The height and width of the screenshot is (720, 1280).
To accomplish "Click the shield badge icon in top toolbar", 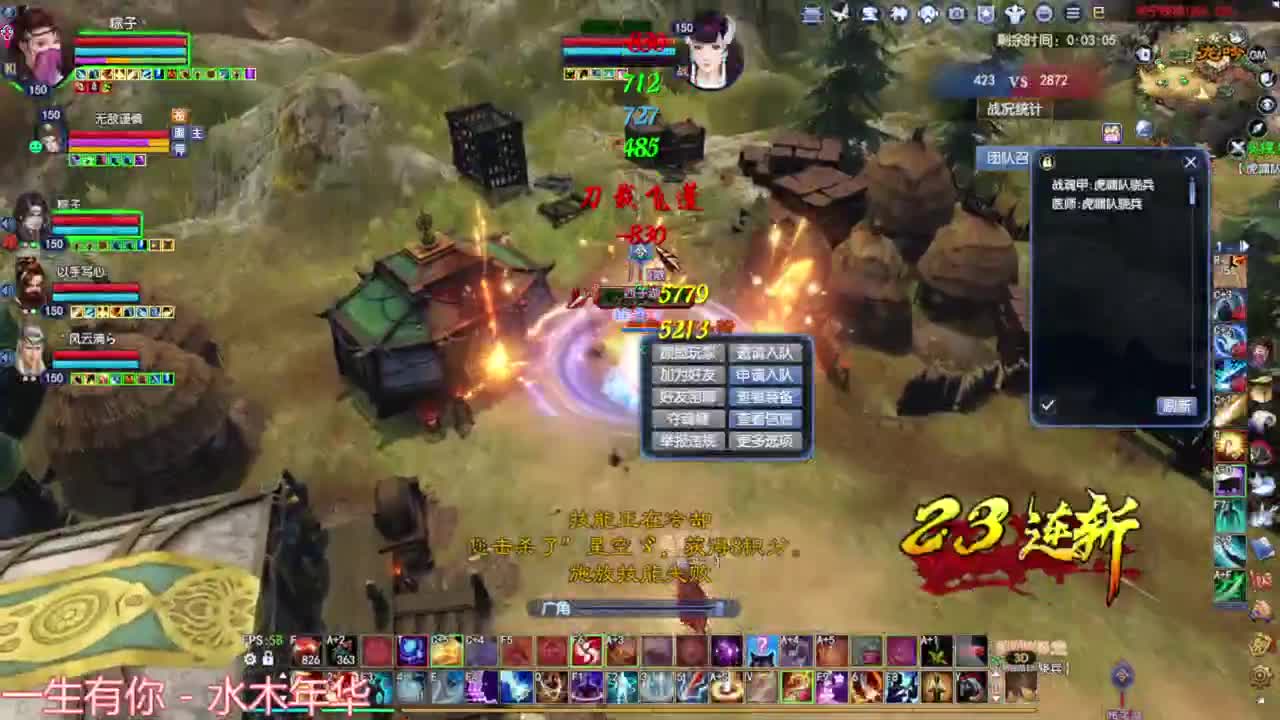I will pyautogui.click(x=986, y=14).
